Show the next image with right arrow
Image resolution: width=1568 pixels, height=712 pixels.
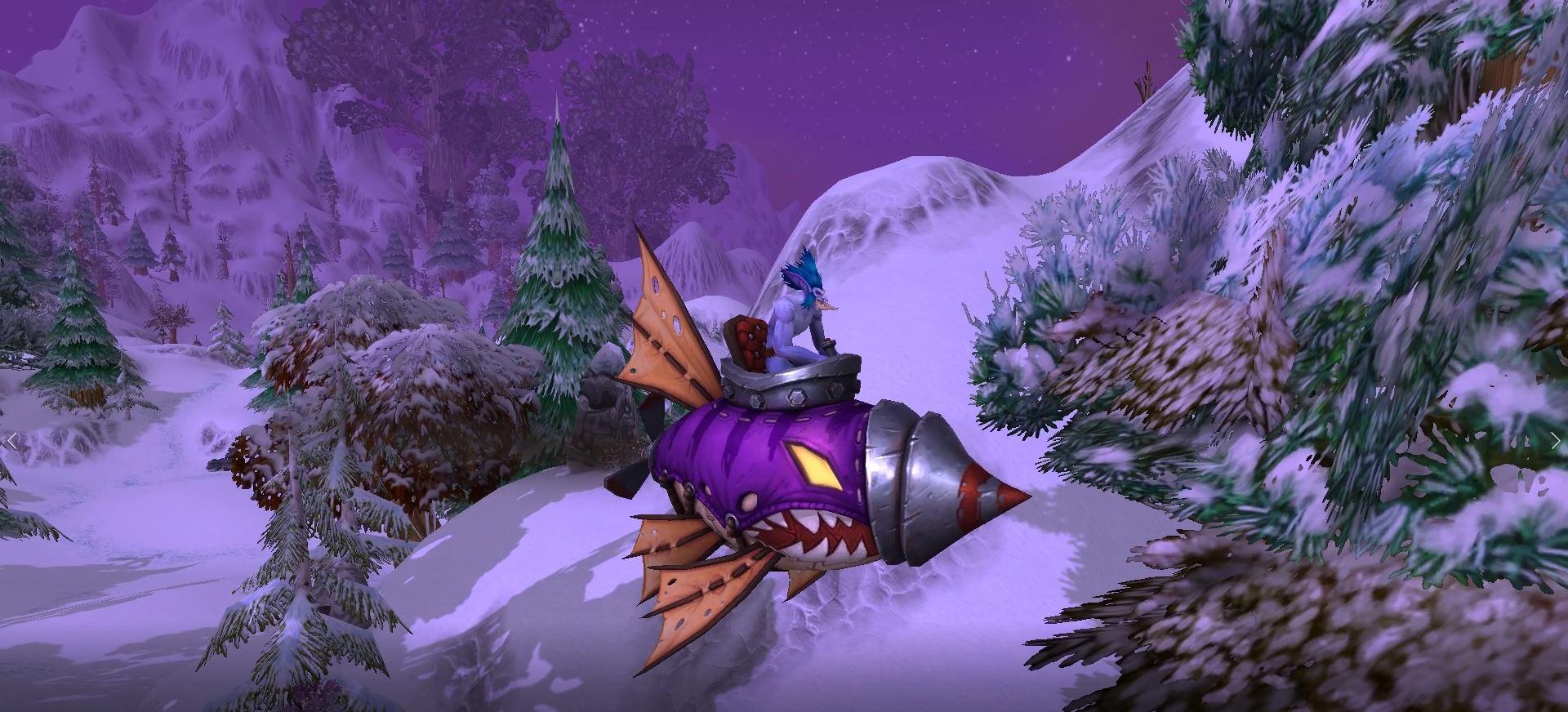coord(1555,441)
